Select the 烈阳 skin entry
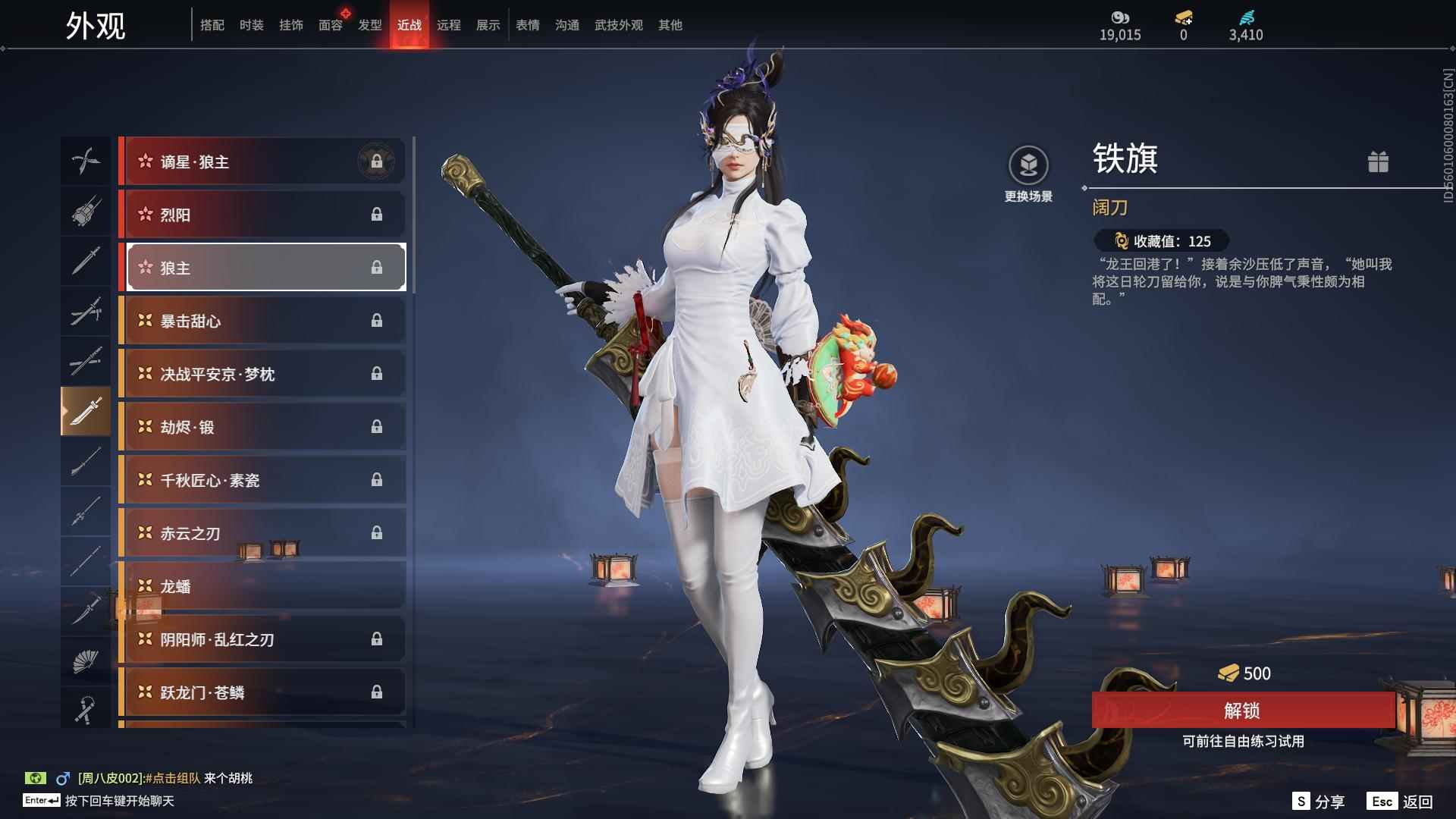Viewport: 1456px width, 819px height. 262,214
